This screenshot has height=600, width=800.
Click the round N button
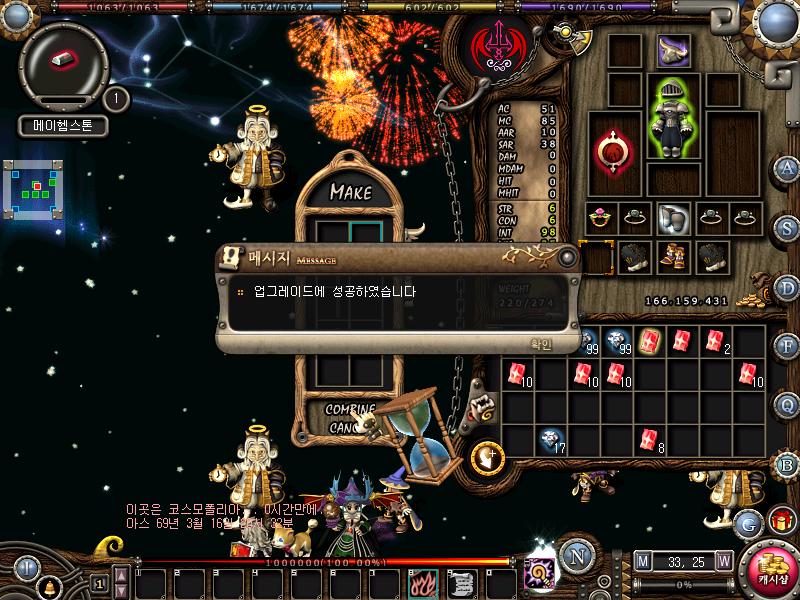tap(576, 554)
